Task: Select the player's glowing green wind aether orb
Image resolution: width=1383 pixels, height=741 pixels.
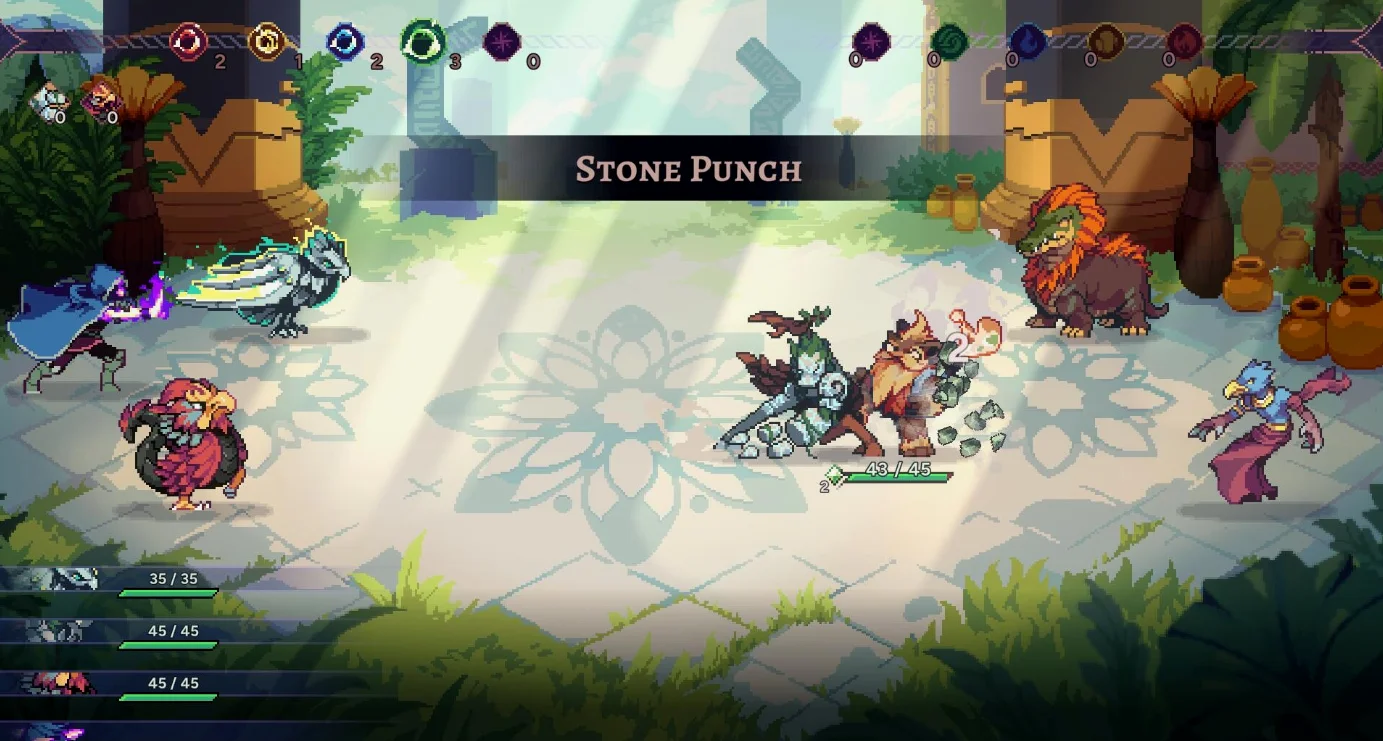Action: coord(424,42)
